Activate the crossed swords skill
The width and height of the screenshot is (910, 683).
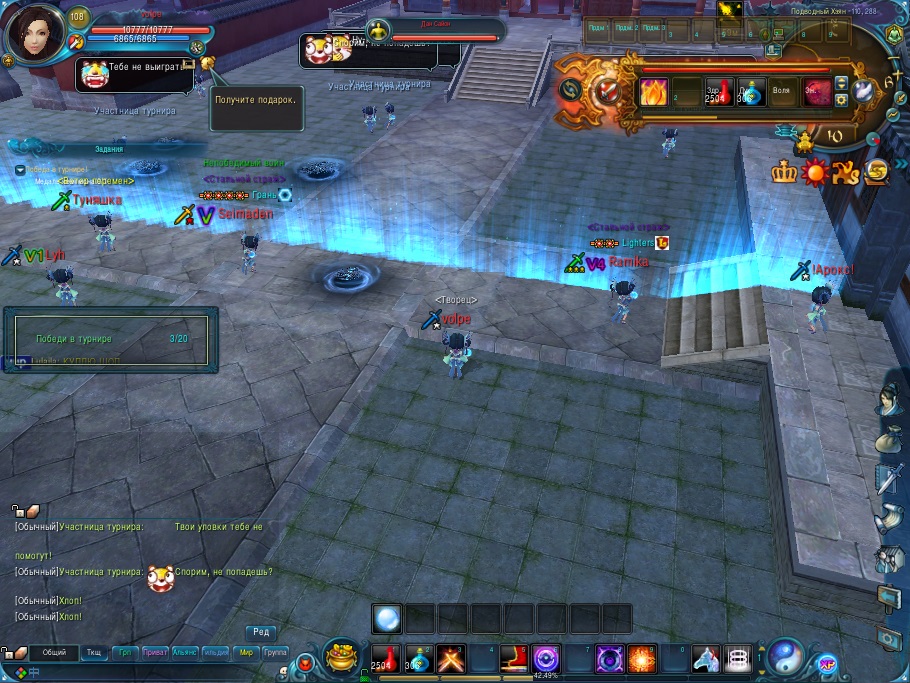tap(450, 658)
